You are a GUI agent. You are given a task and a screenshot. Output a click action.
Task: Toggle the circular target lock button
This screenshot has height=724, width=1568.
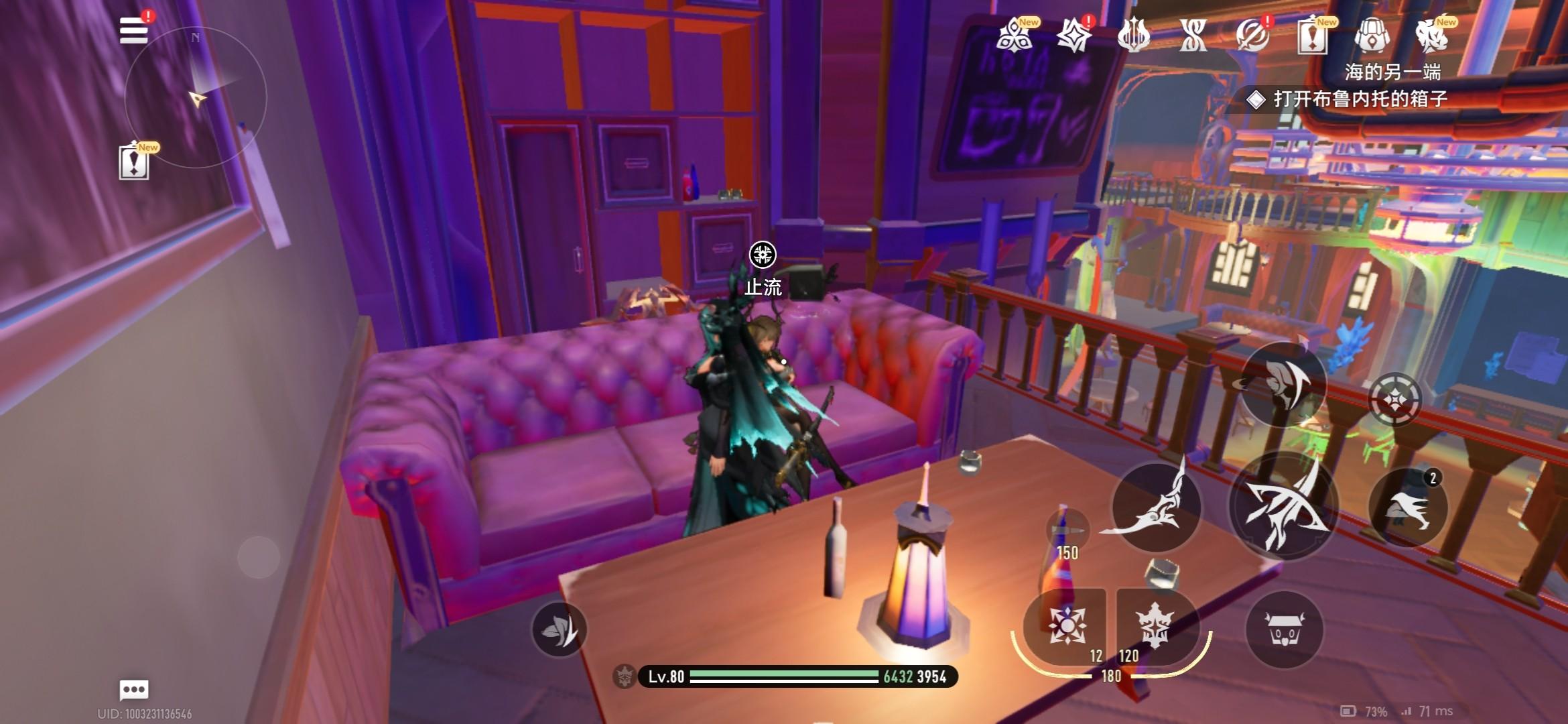coord(1394,400)
